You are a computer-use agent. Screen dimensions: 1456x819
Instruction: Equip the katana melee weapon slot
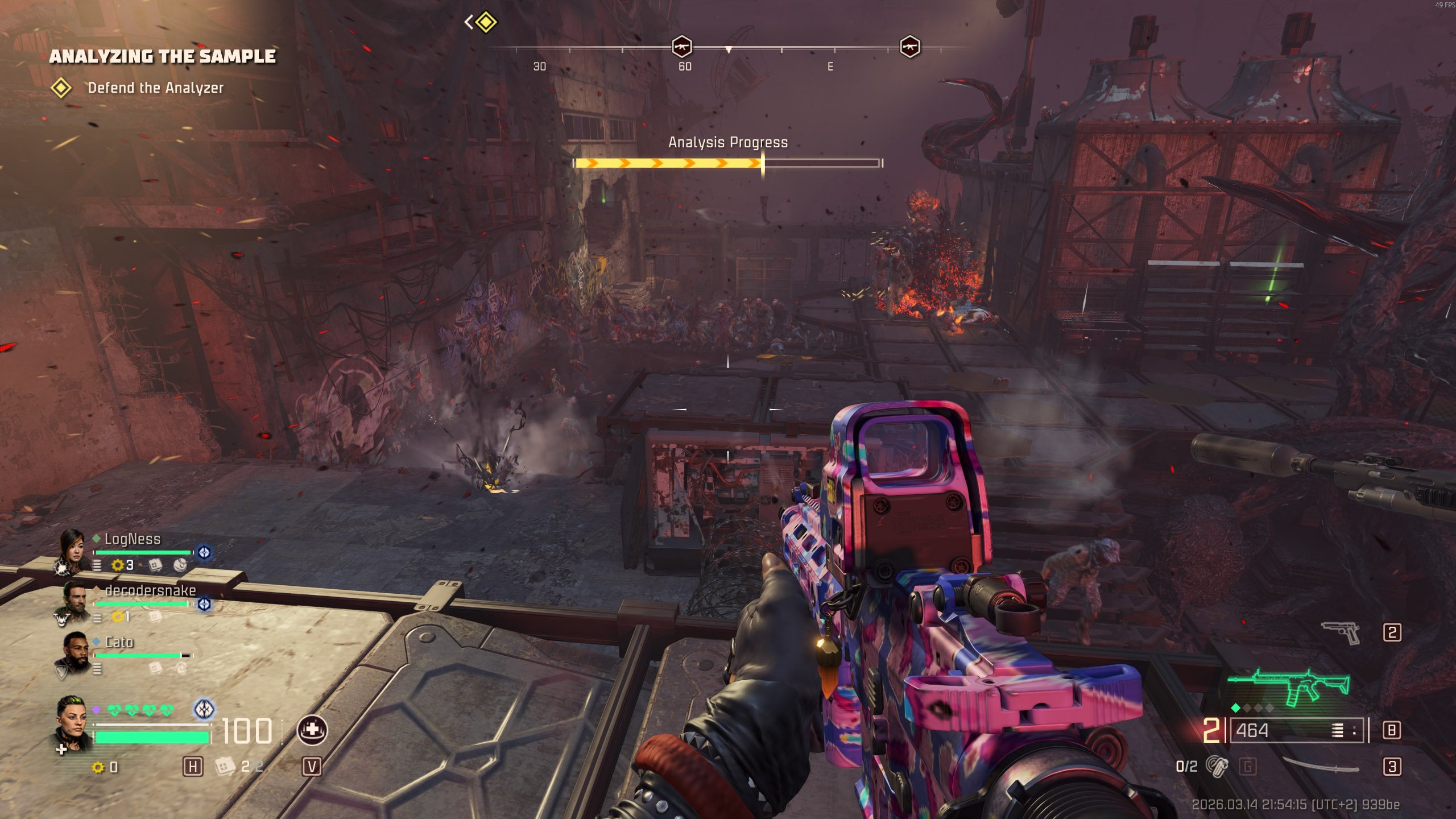(1321, 766)
